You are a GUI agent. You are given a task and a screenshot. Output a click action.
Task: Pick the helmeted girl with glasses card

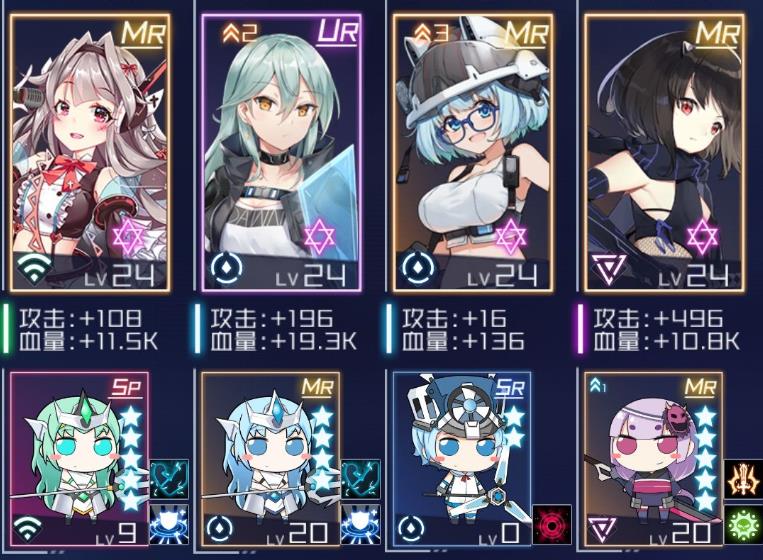pos(472,152)
